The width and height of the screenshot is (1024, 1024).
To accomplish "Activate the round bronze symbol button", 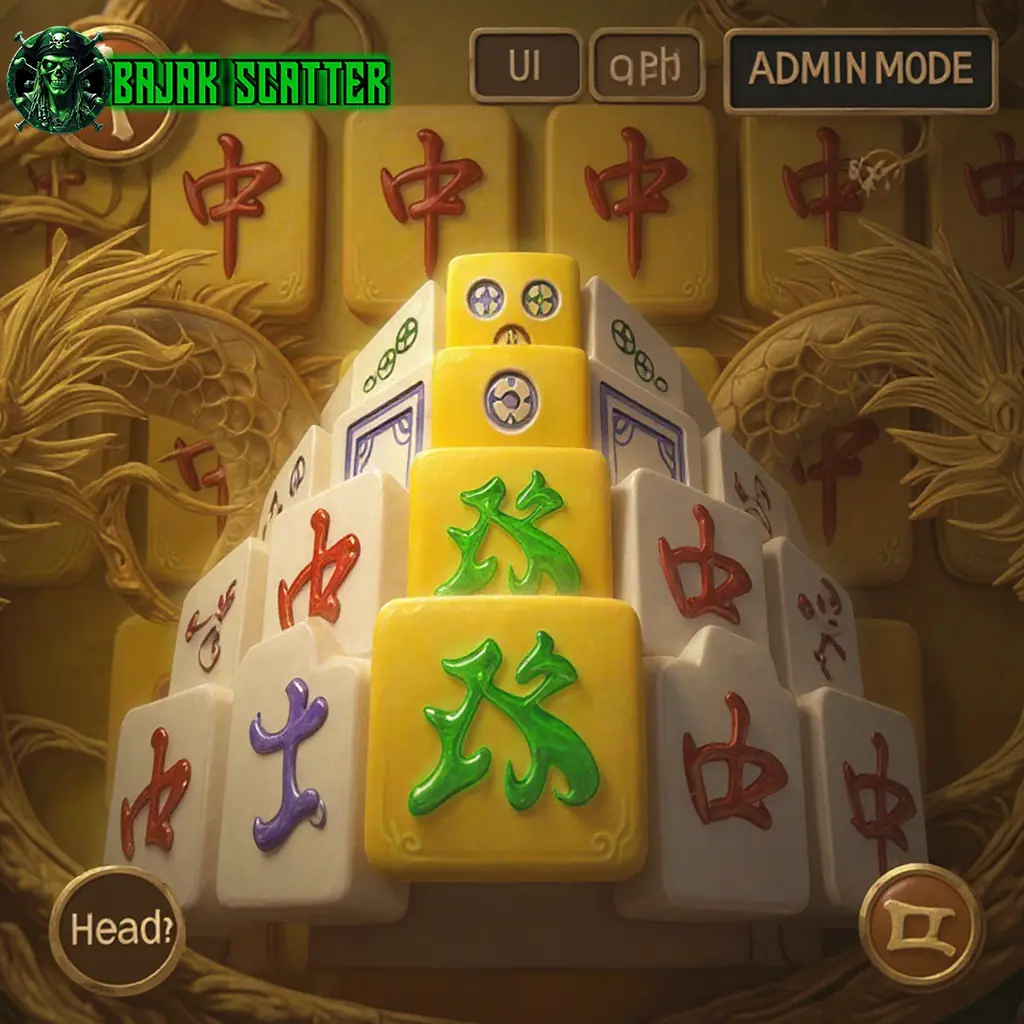I will [x=921, y=925].
